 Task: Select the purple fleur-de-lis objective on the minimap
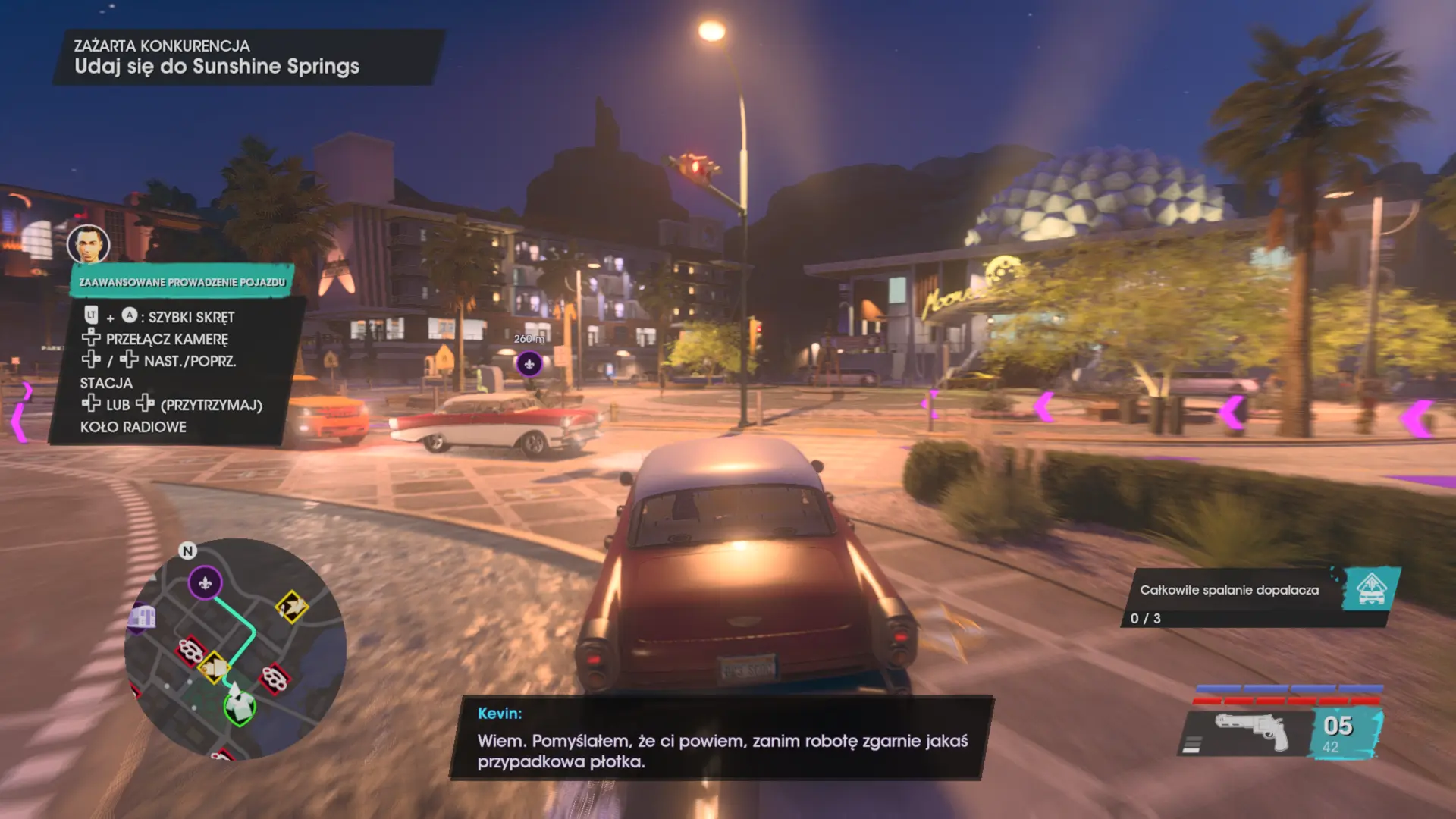pyautogui.click(x=204, y=582)
